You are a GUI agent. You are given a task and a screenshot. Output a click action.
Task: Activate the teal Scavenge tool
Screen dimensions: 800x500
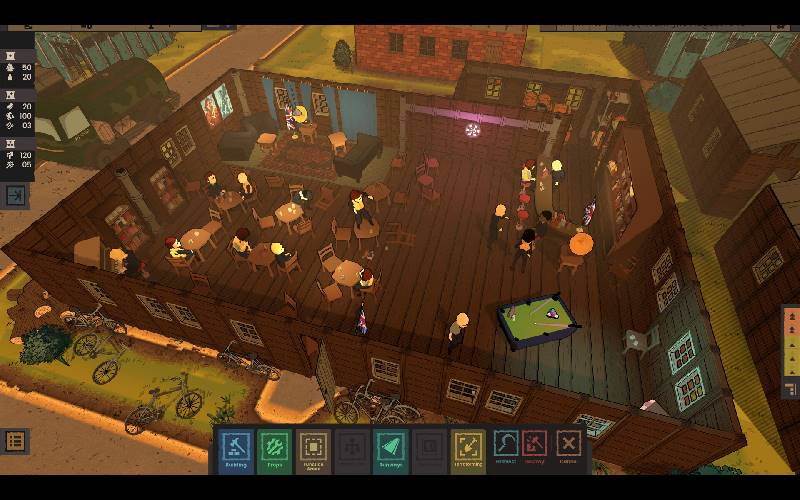pyautogui.click(x=391, y=449)
